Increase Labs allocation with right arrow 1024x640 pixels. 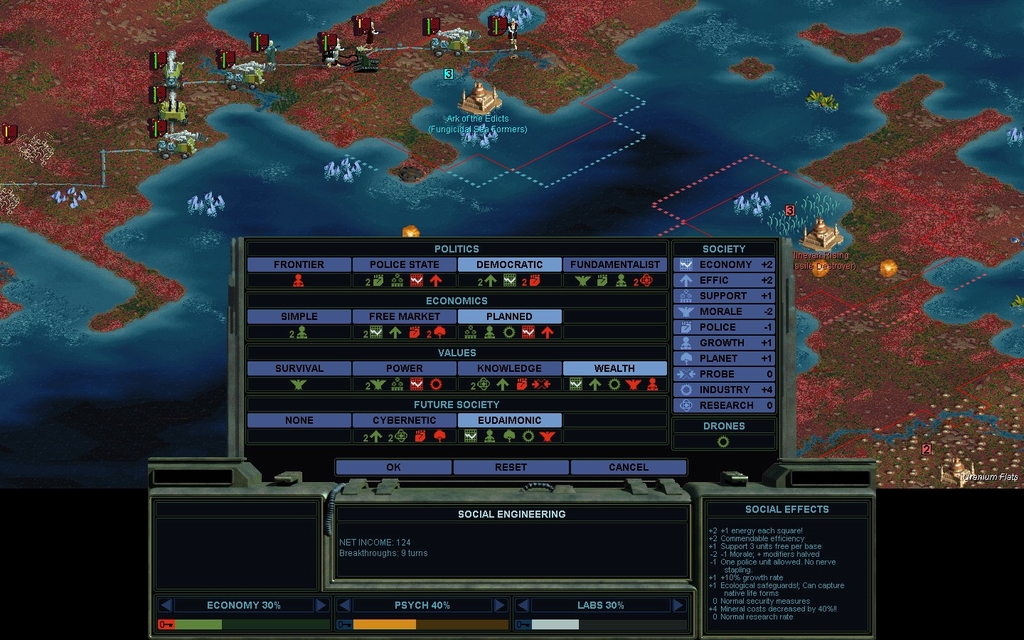(x=677, y=605)
